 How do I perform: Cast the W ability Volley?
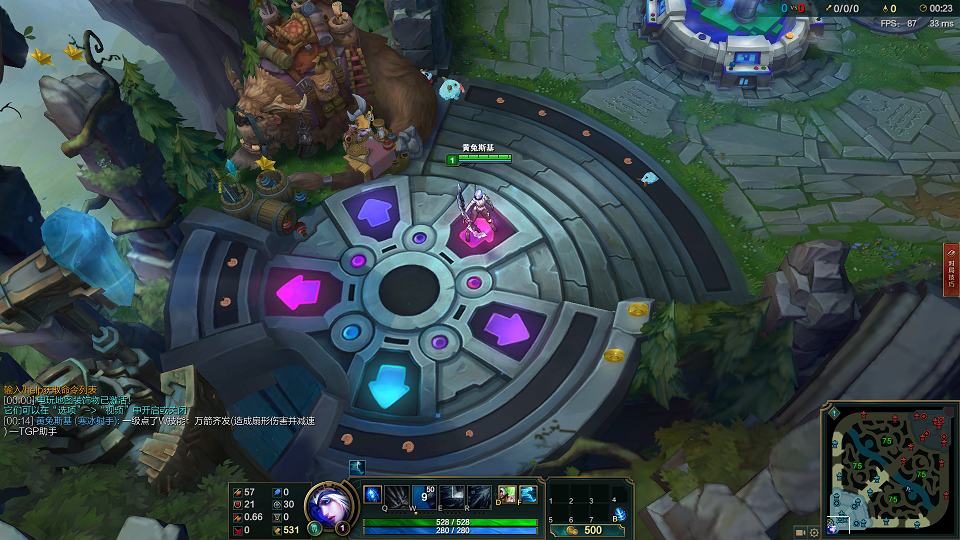(x=424, y=496)
